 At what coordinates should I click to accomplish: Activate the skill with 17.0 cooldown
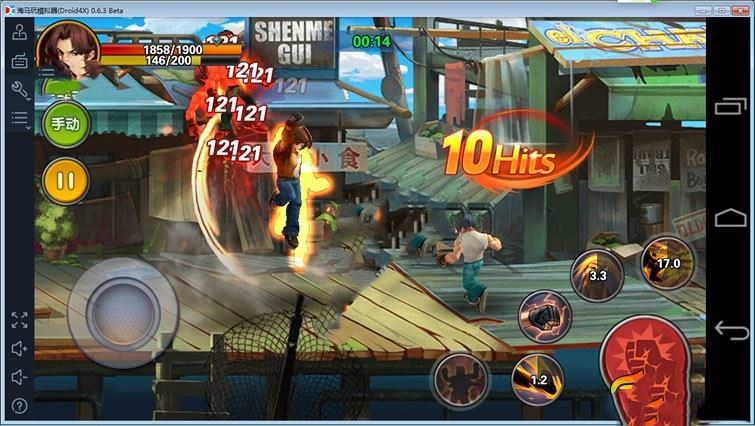[667, 263]
